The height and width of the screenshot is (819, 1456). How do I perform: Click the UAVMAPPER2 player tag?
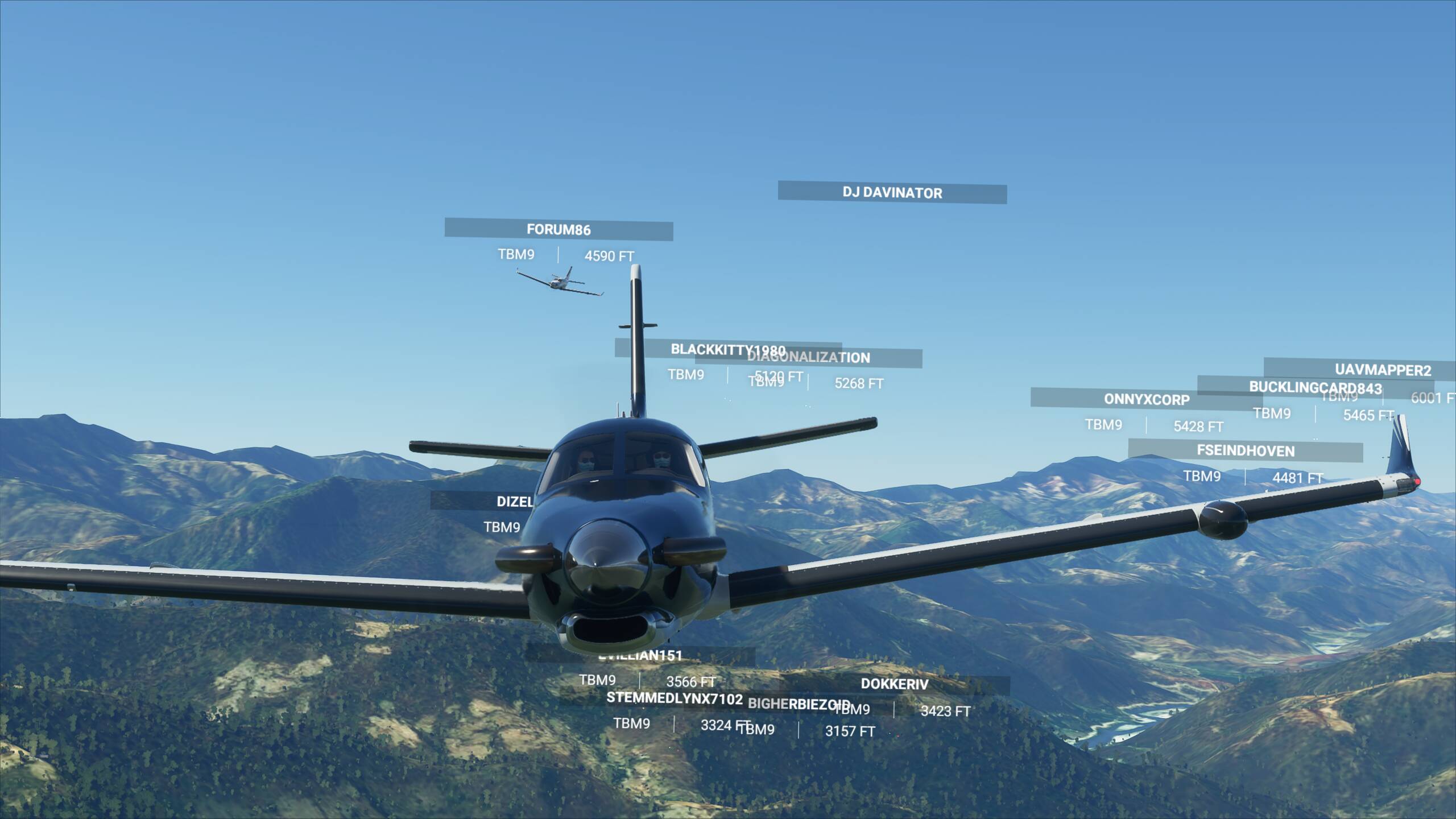pos(1382,370)
